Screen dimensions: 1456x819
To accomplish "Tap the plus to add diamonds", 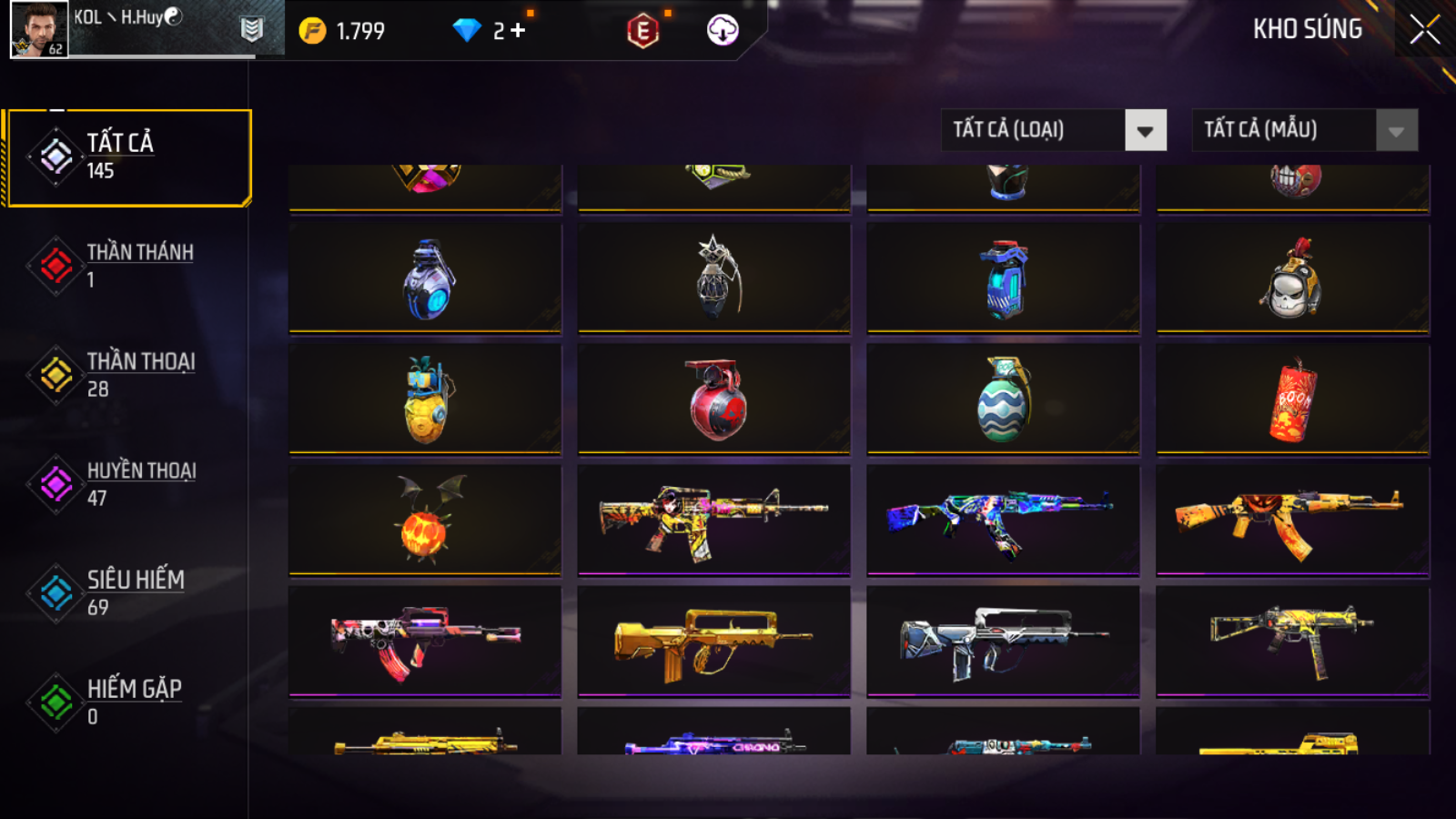I will click(x=518, y=31).
